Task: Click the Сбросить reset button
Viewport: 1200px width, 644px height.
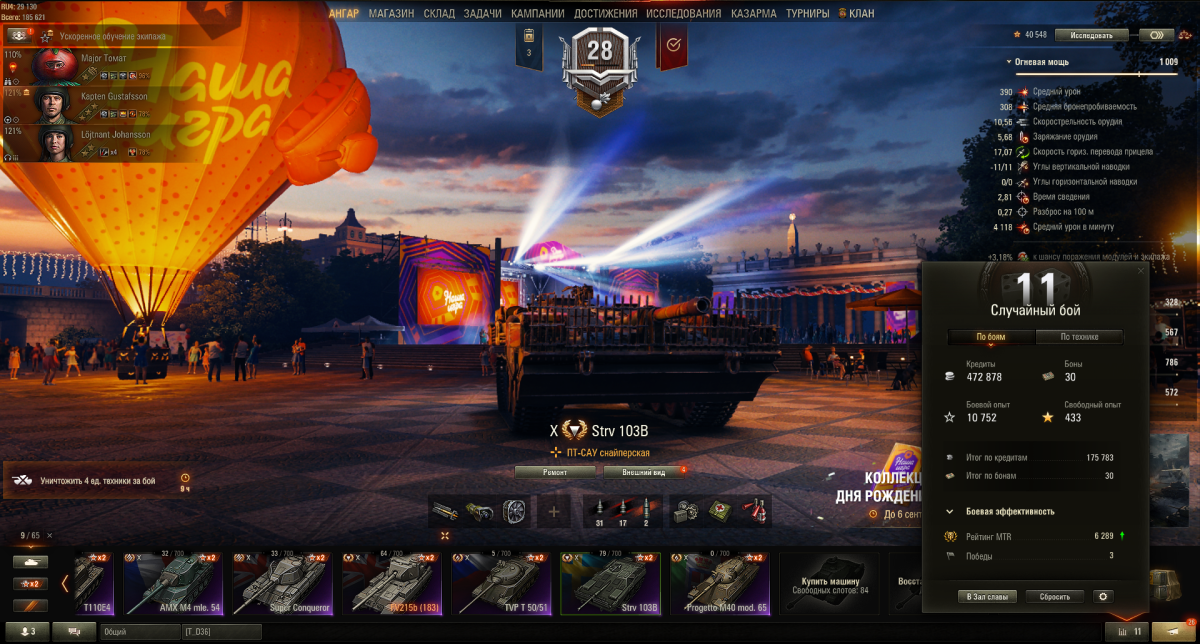Action: click(x=1054, y=597)
